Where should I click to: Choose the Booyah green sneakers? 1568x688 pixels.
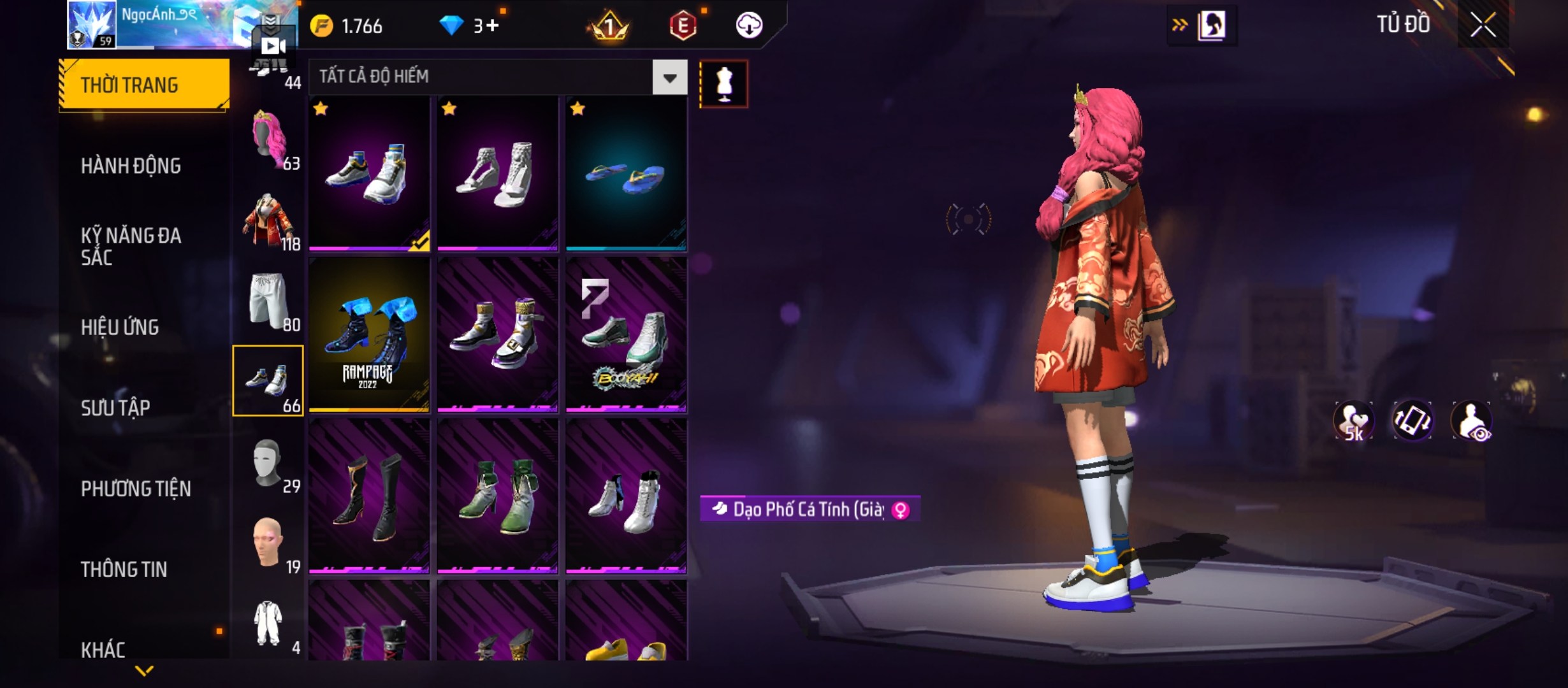click(x=626, y=335)
